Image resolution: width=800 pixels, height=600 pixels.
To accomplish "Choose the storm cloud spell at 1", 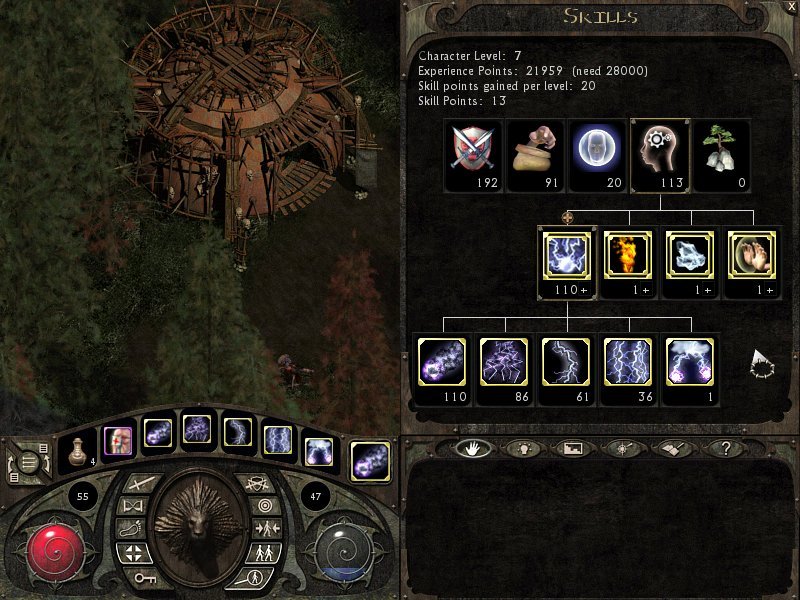I will pos(691,362).
